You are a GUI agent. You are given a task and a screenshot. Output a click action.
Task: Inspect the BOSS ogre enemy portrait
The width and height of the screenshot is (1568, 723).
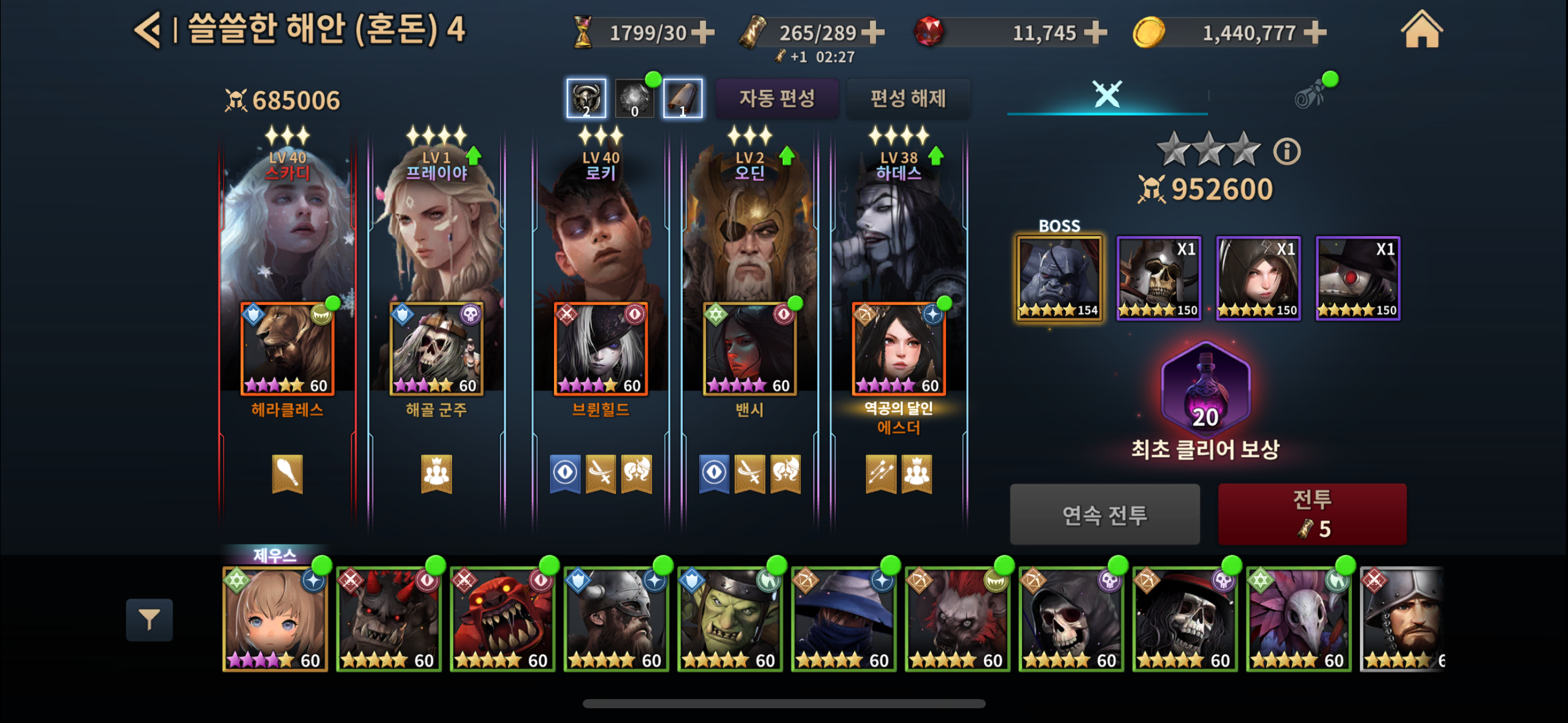(x=1059, y=278)
